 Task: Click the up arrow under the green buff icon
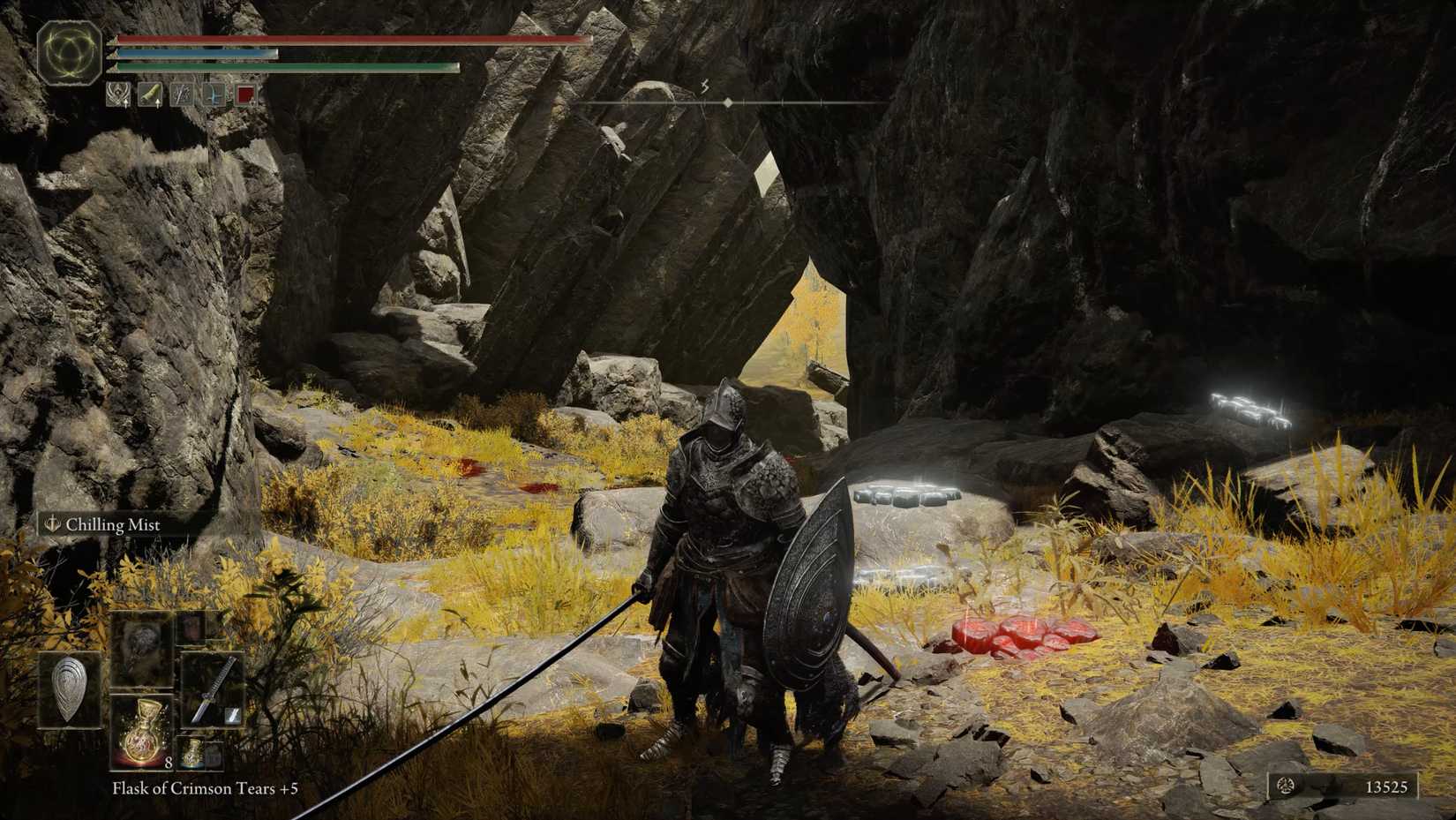[x=159, y=104]
